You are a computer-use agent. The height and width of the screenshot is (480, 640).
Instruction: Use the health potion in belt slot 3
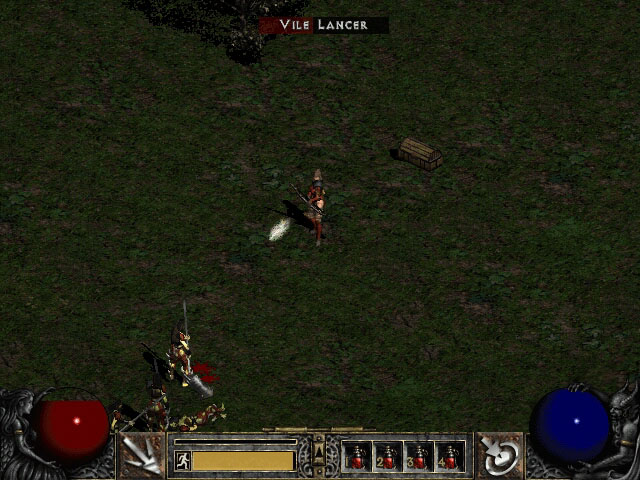[419, 457]
